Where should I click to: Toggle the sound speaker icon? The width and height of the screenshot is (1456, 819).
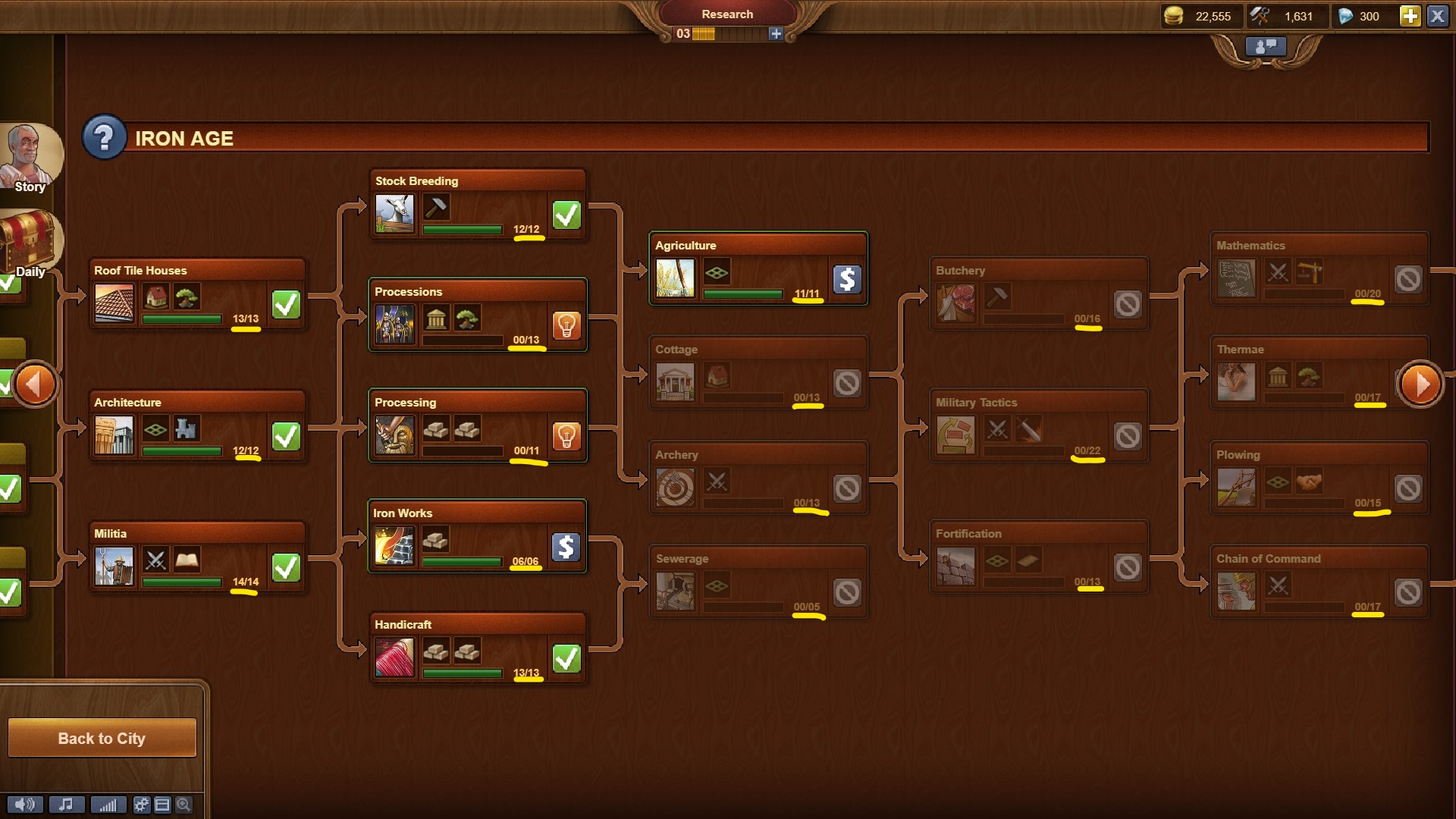[x=25, y=805]
